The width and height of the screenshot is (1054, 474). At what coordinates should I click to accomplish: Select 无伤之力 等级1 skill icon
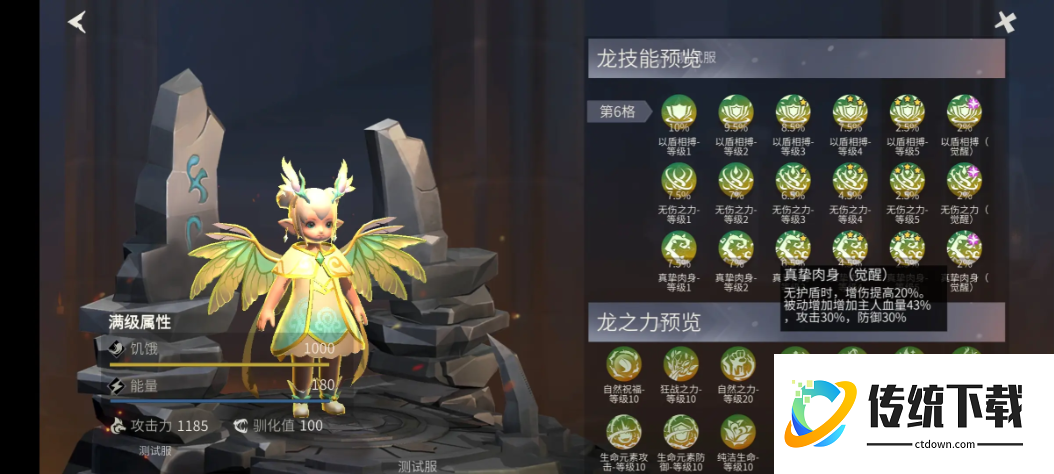tap(679, 181)
